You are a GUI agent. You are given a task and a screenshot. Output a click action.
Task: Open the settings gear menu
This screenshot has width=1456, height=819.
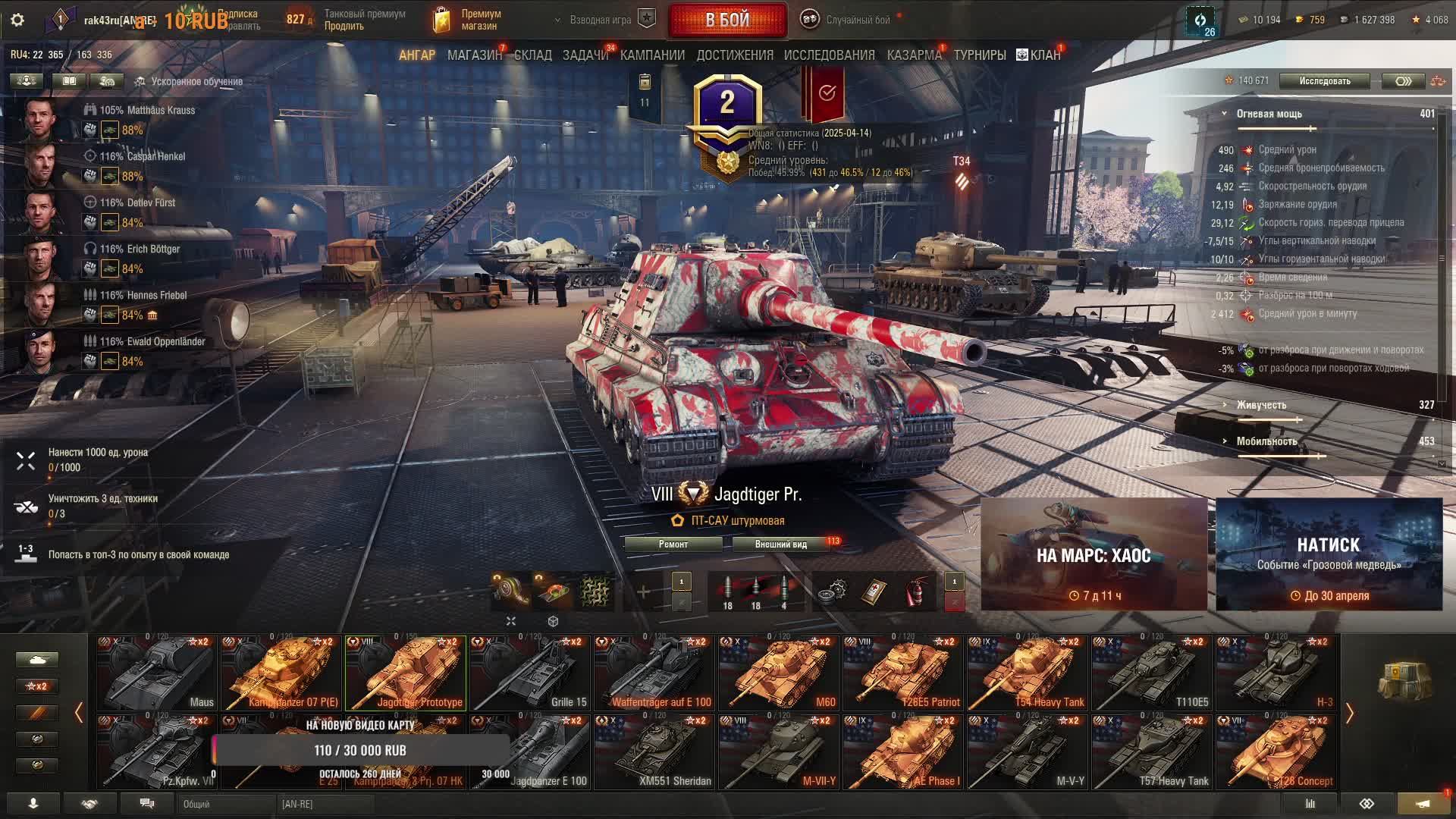(x=17, y=20)
